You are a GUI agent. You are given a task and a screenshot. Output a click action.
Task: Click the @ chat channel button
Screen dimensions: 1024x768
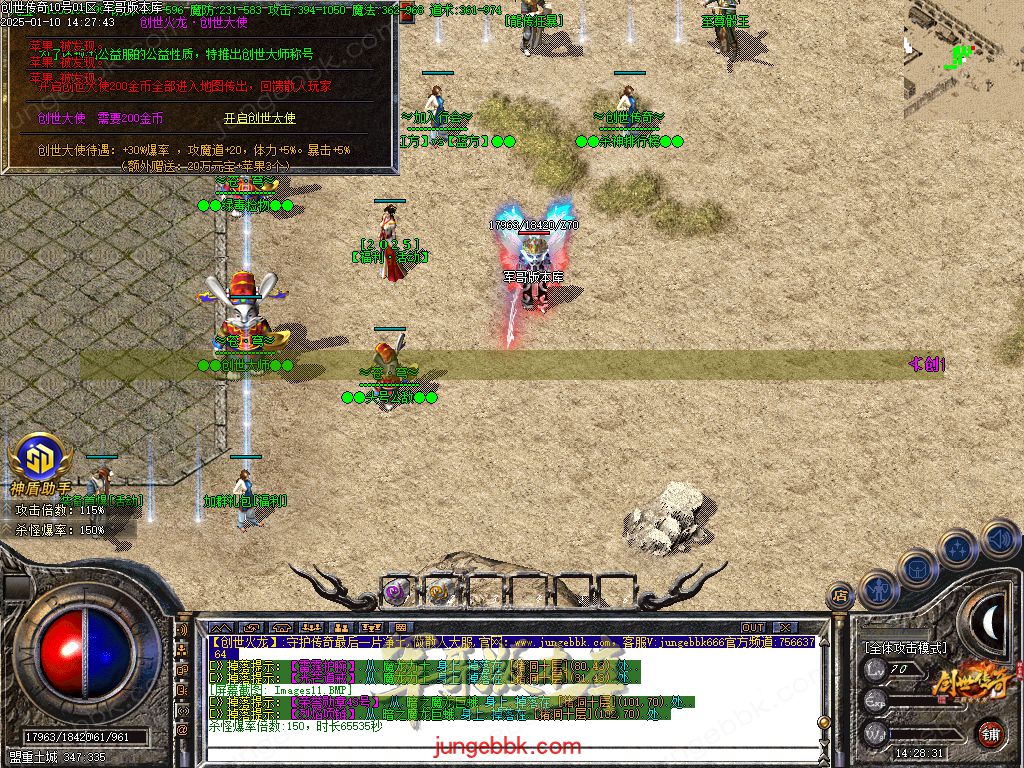(183, 730)
